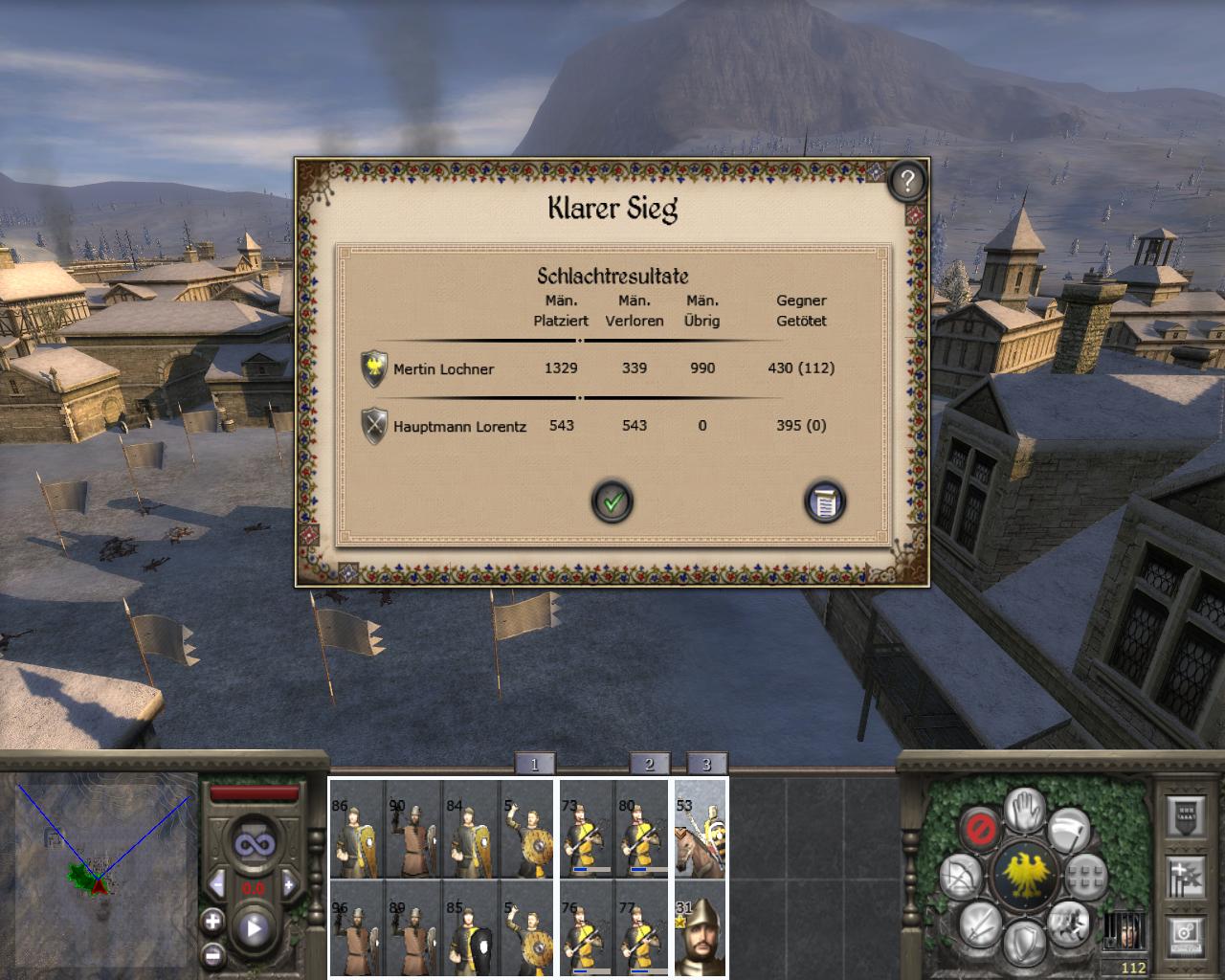The height and width of the screenshot is (980, 1225).
Task: Click the faction eagle emblem
Action: click(x=1023, y=875)
